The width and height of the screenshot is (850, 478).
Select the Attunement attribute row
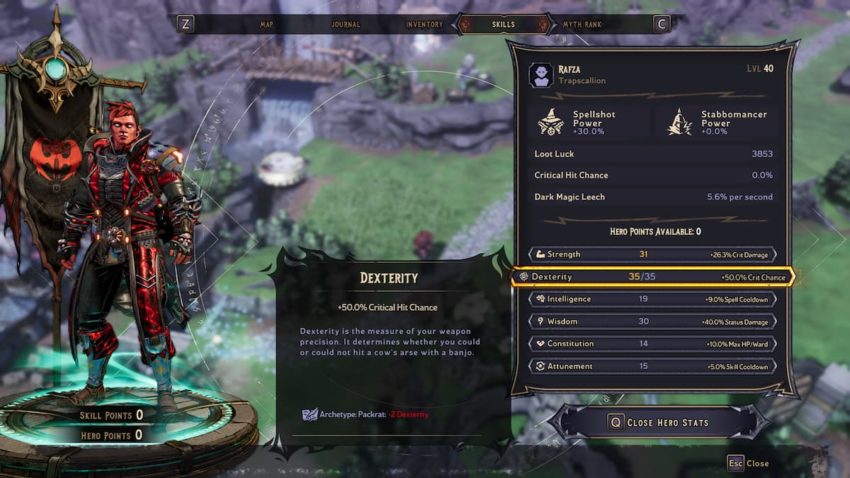coord(652,366)
